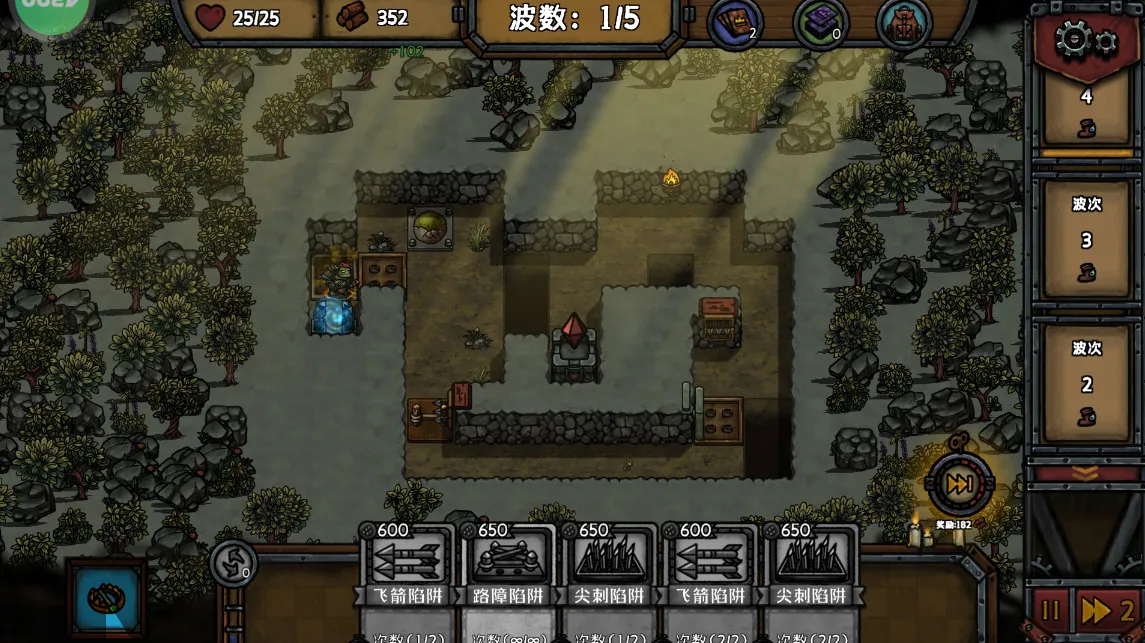View the 波次 3 wave panel
The width and height of the screenshot is (1145, 643).
point(1086,240)
